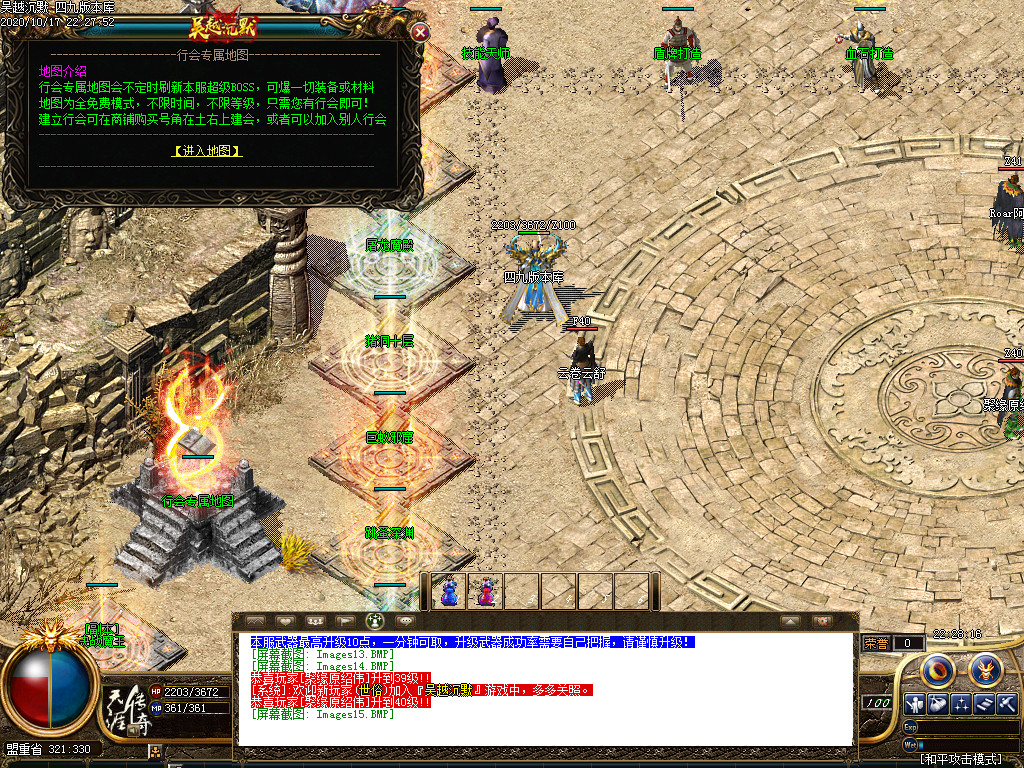Click the group members chat bar button

314,621
